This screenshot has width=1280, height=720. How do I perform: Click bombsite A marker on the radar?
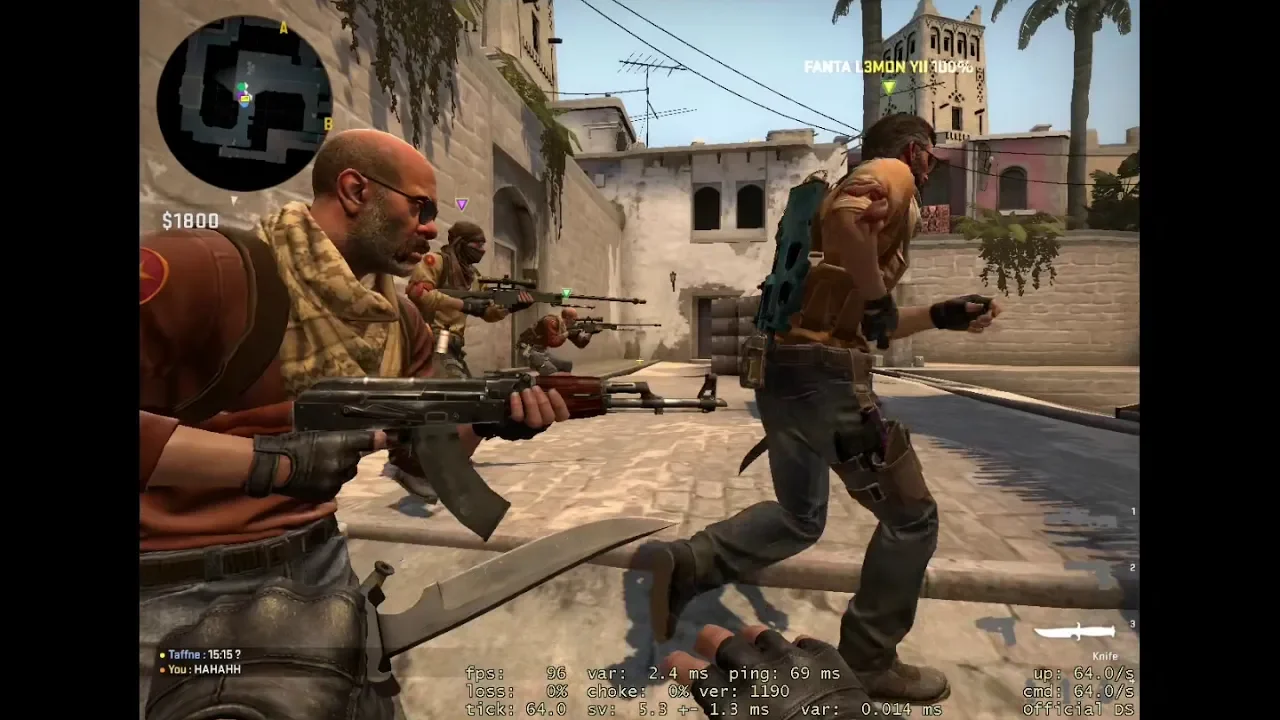pos(284,28)
